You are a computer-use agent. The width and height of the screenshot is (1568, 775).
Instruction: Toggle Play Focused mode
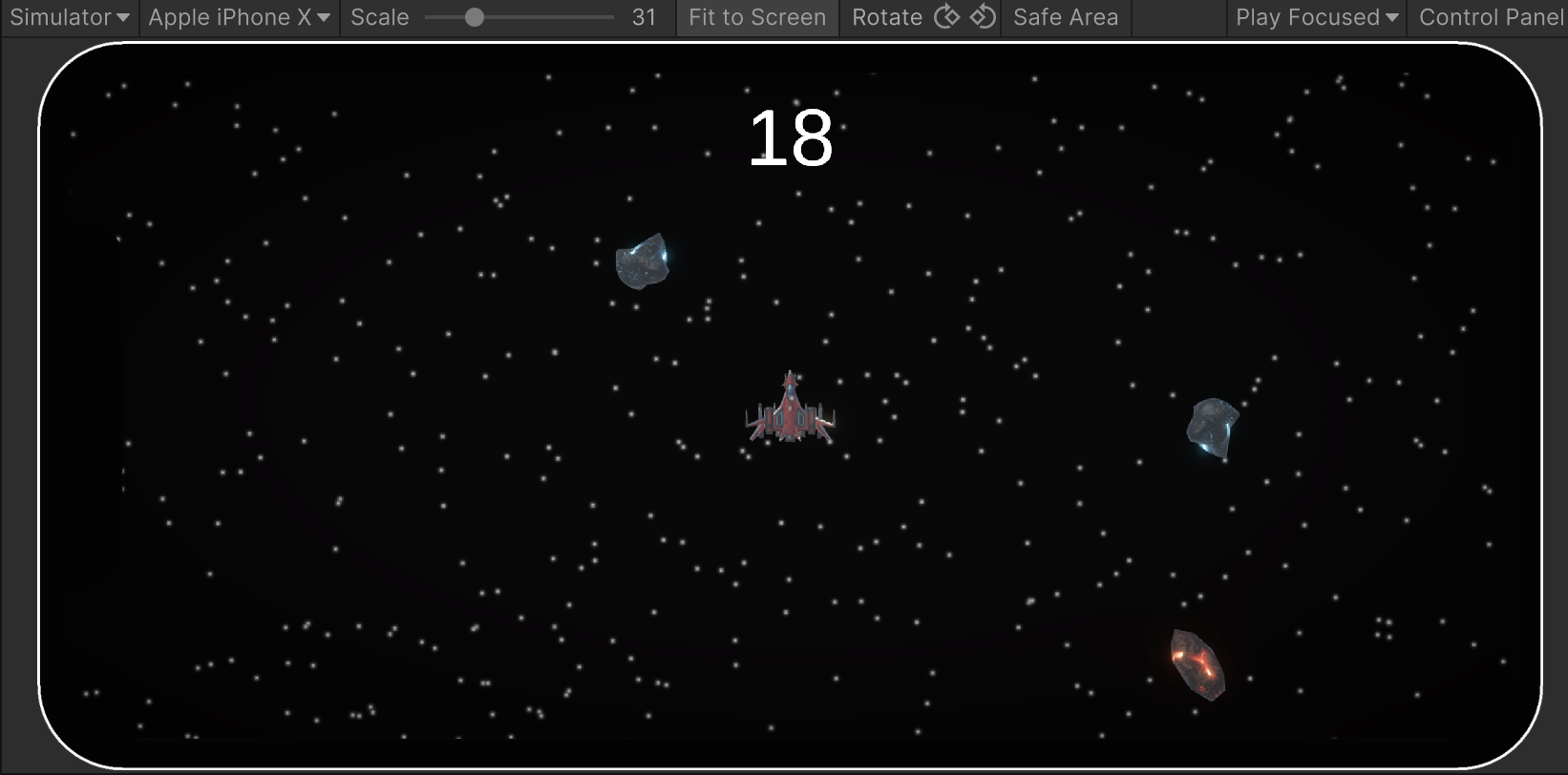click(1316, 16)
